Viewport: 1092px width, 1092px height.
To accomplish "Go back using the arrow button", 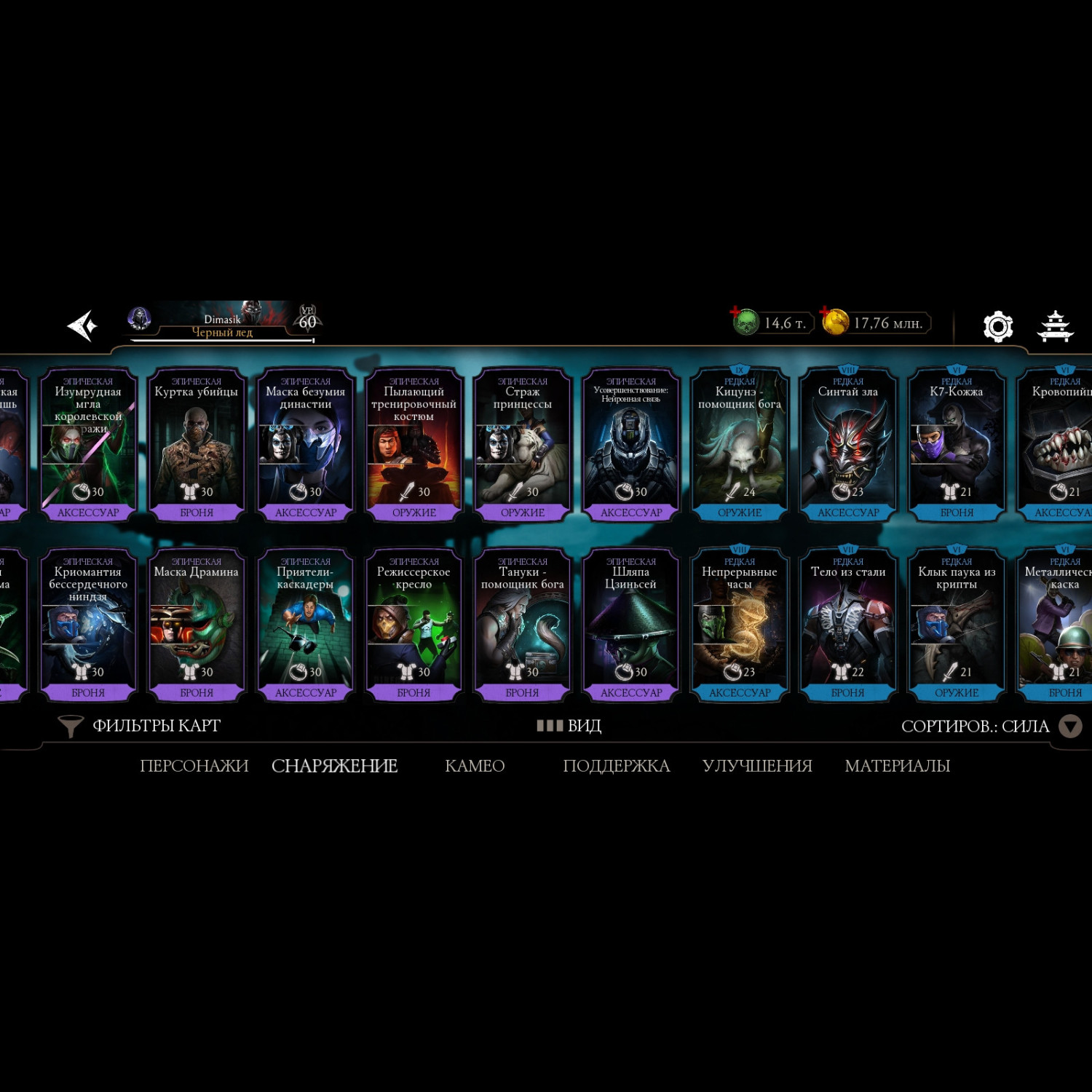I will pos(82,325).
